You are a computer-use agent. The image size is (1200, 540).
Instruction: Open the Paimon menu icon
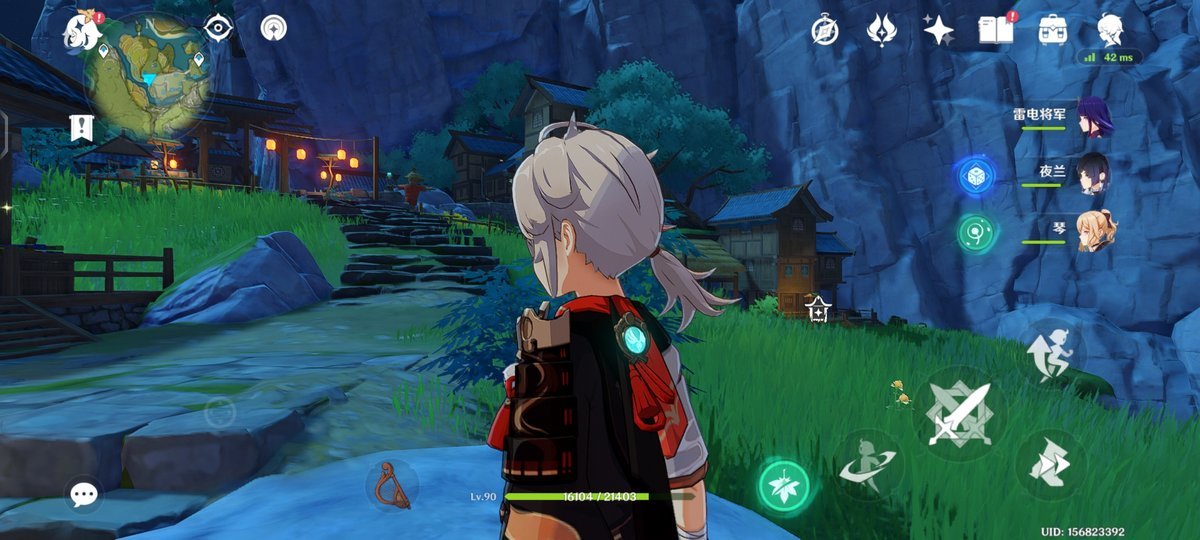[x=83, y=32]
